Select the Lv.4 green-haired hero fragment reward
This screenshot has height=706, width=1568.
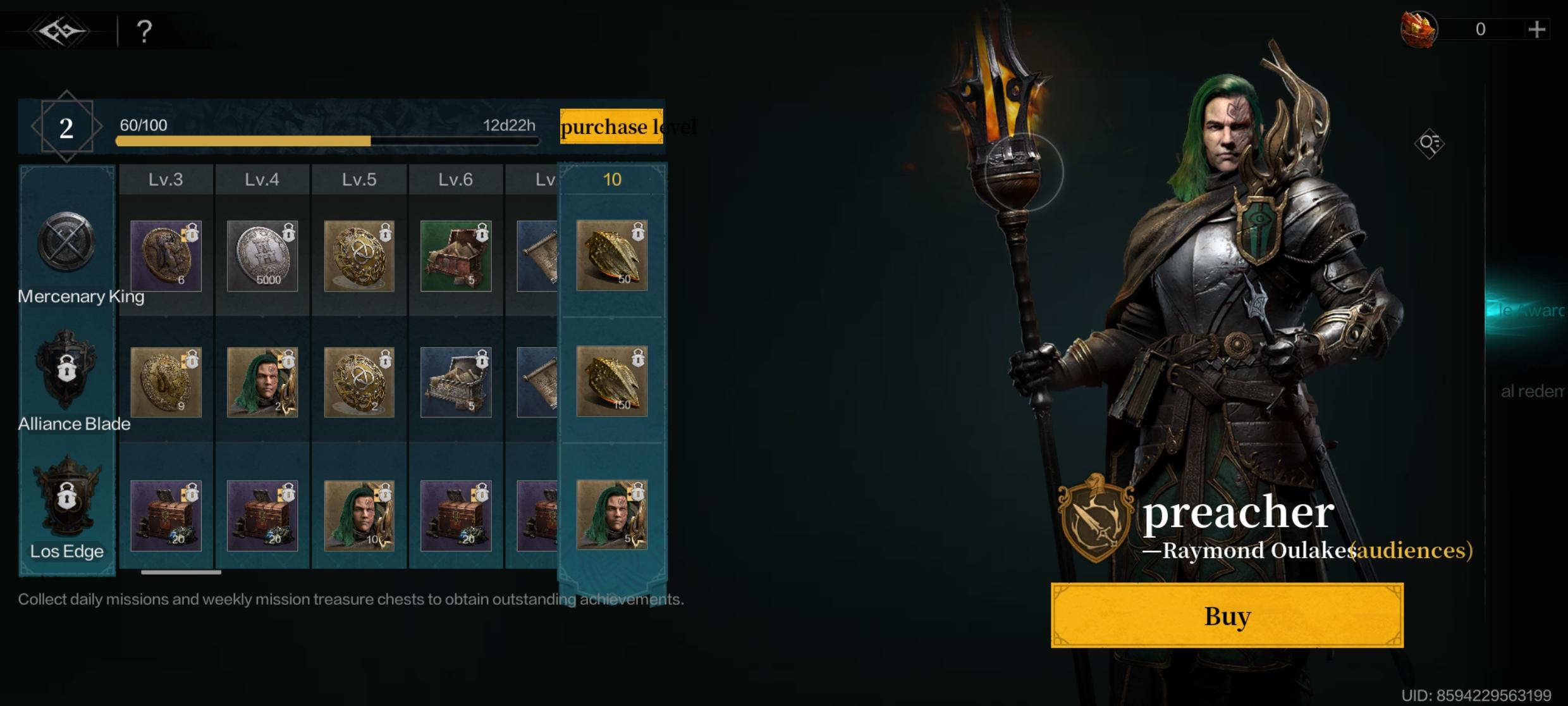(262, 382)
